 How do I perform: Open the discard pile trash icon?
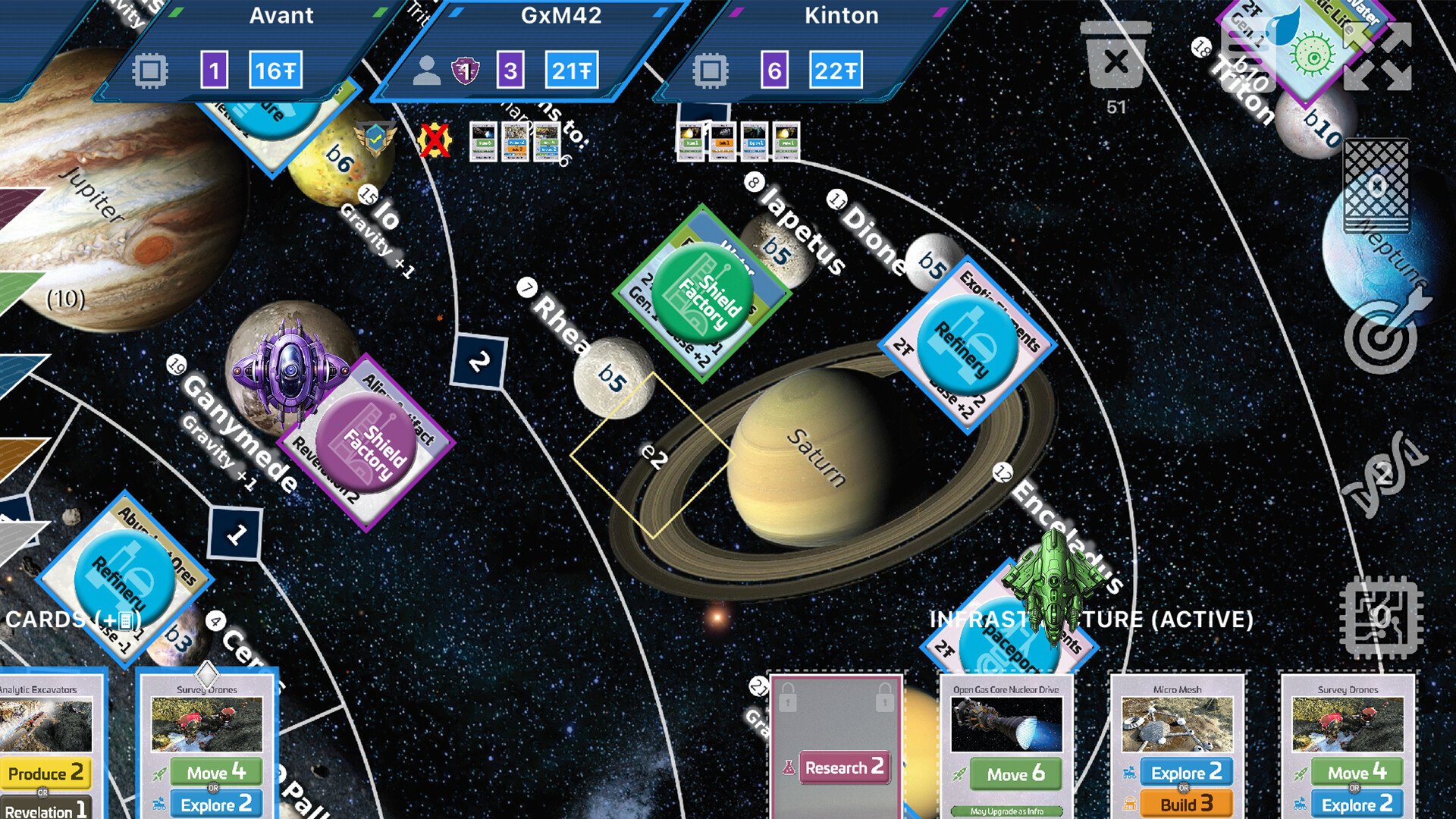[x=1116, y=58]
